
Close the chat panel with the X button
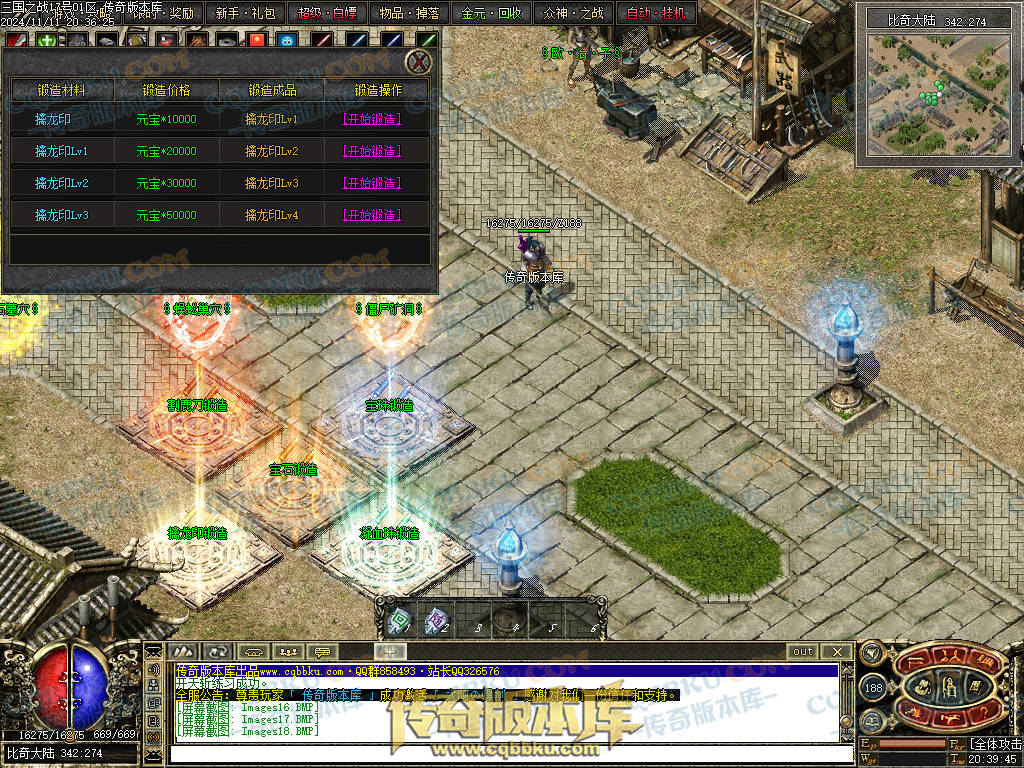[838, 652]
